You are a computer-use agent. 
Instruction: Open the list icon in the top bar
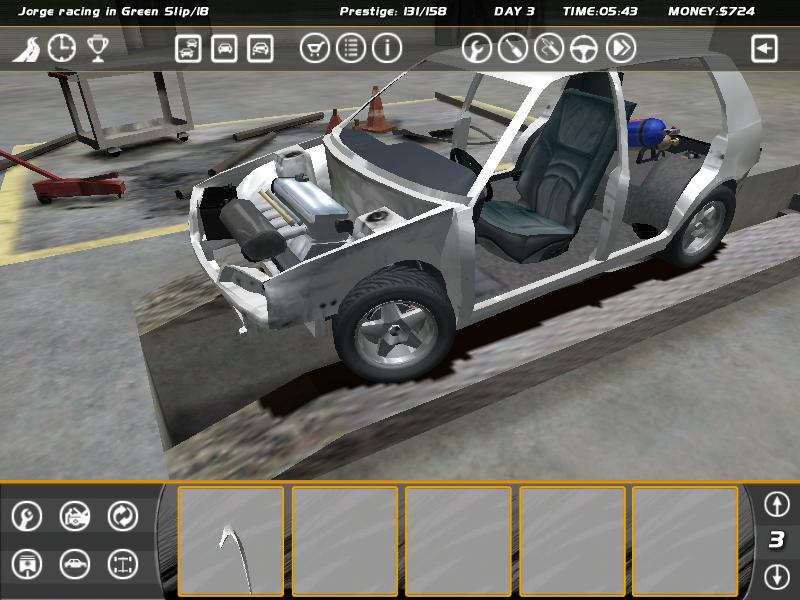351,48
